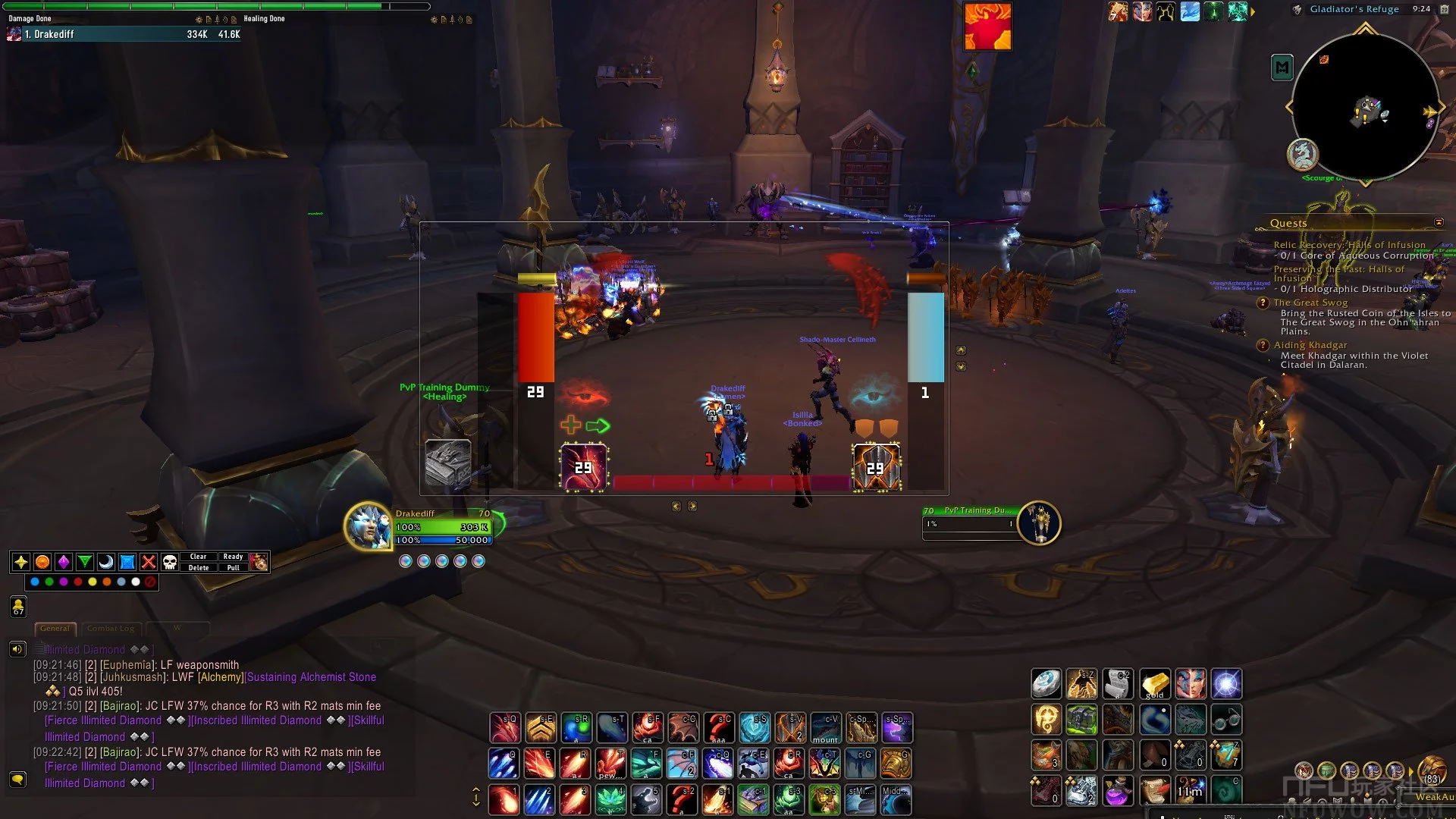Open the minimap
The width and height of the screenshot is (1456, 819).
1364,106
